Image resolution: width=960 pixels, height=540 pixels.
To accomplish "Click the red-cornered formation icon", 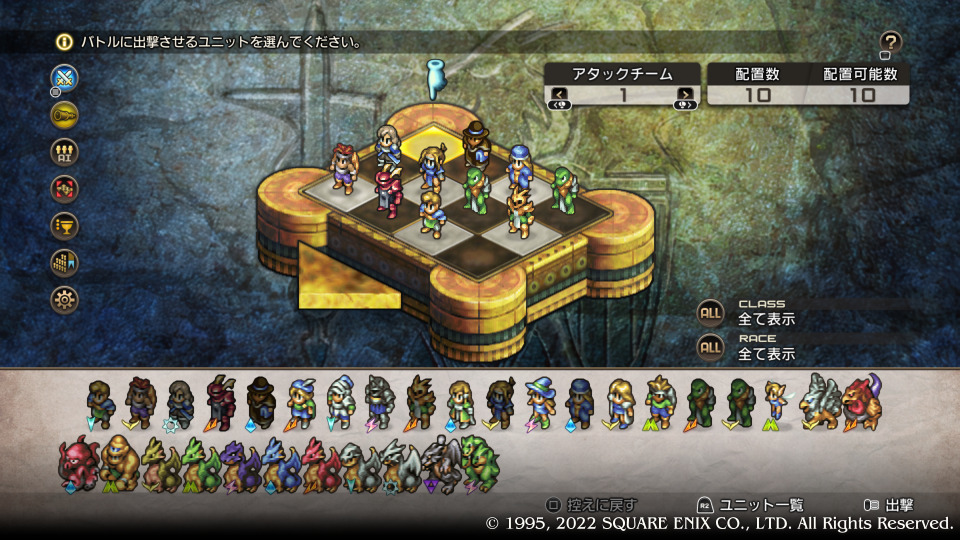I will point(65,188).
